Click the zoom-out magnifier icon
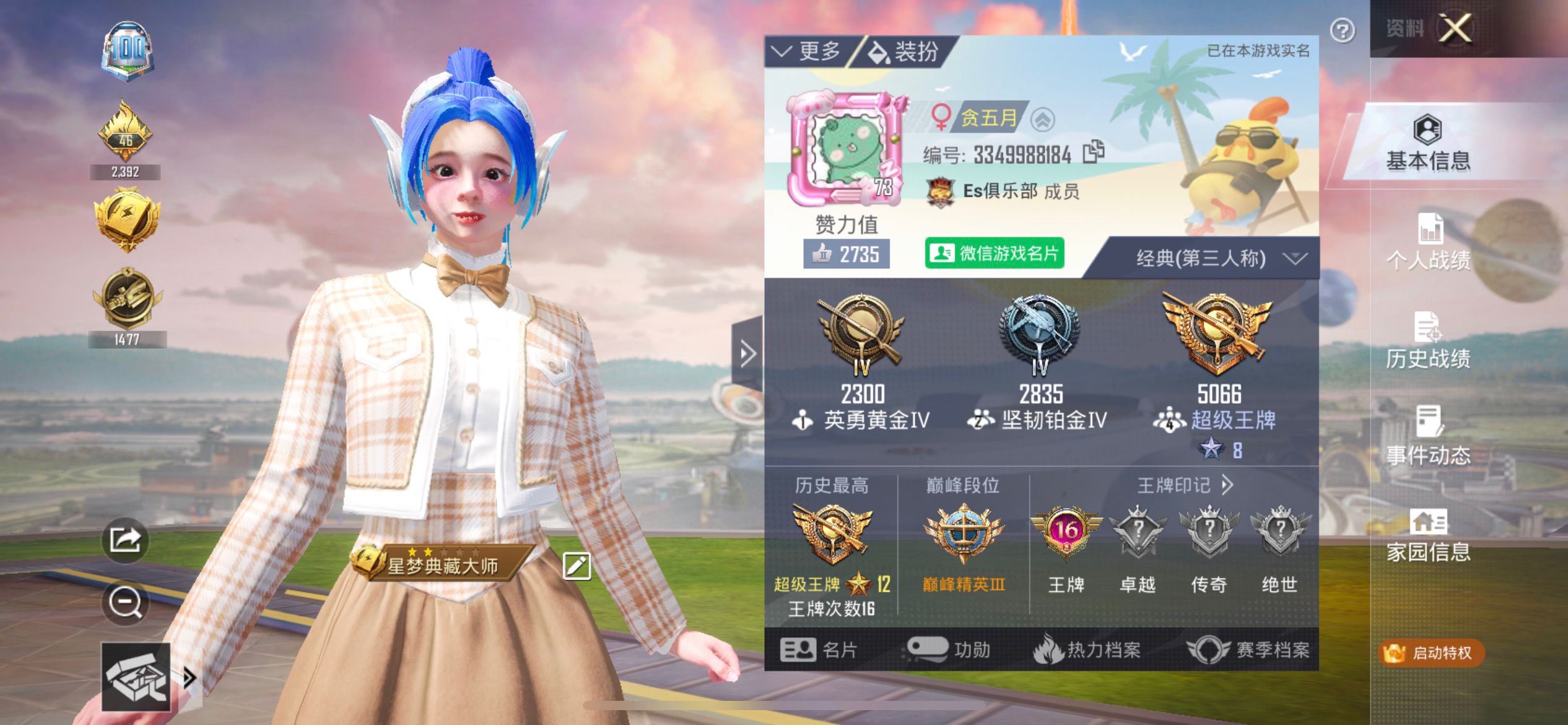1568x725 pixels. [x=126, y=604]
